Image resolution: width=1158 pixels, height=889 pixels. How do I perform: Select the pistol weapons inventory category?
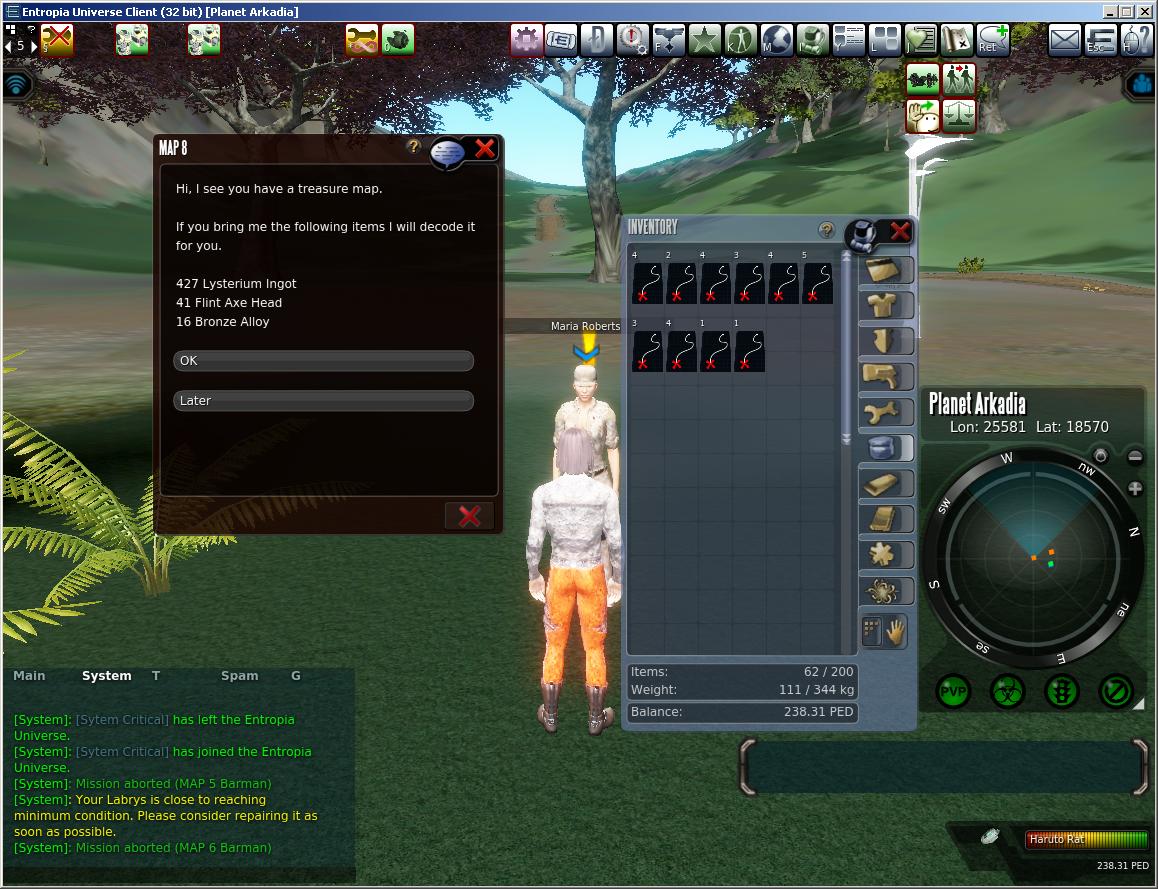(x=885, y=376)
